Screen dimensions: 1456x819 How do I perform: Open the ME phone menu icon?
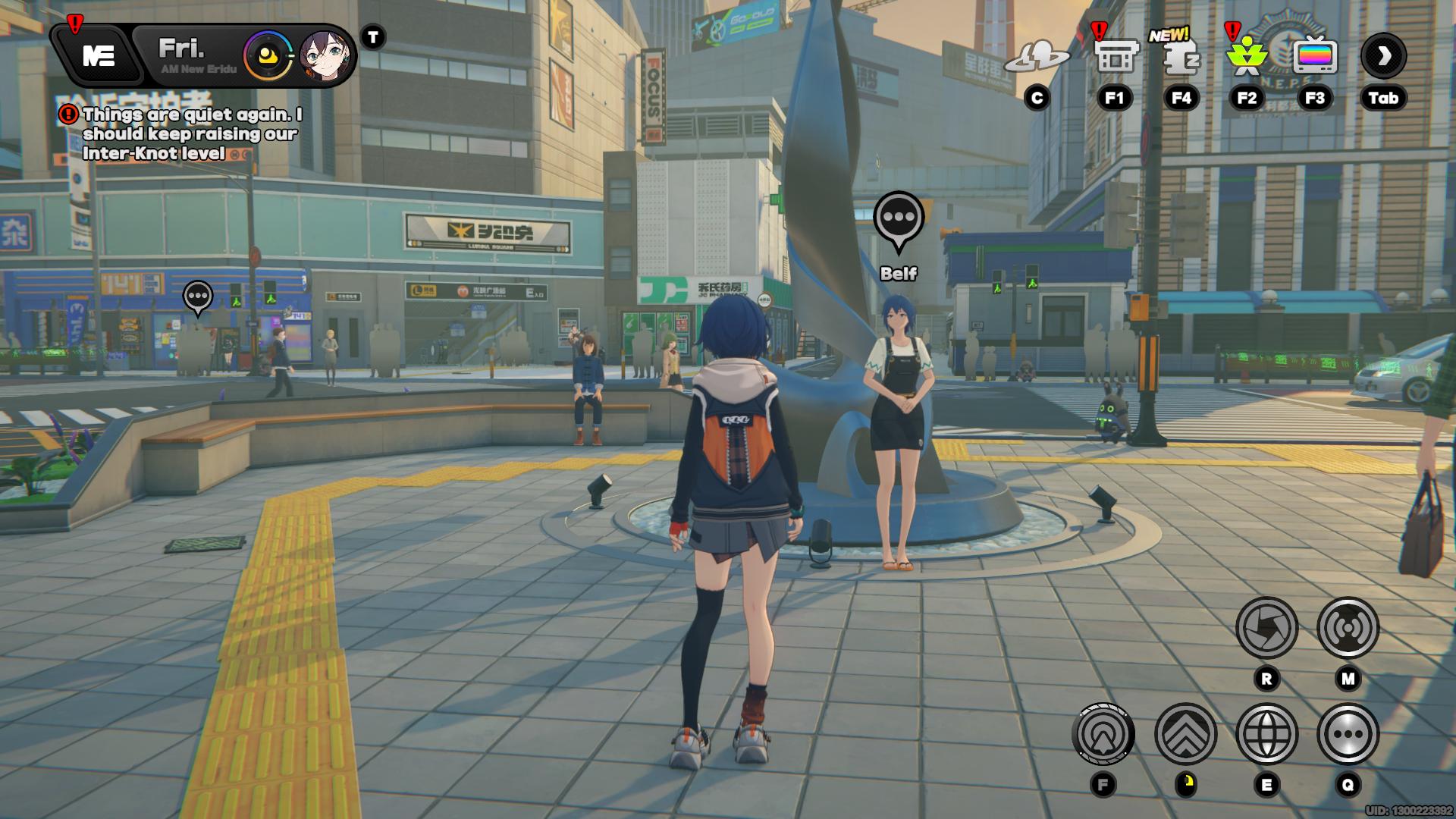pyautogui.click(x=99, y=55)
